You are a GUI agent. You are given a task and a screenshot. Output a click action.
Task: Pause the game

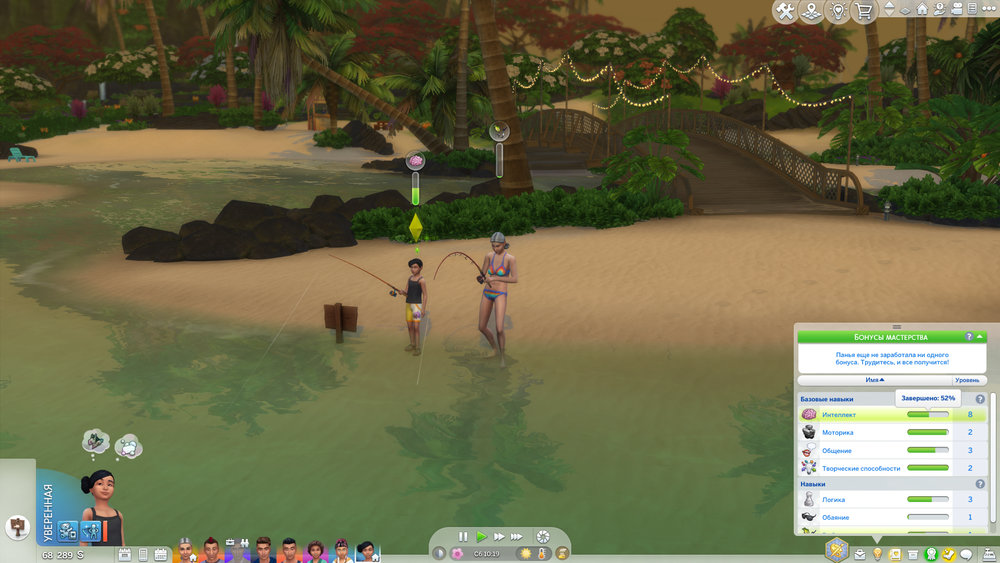point(463,537)
